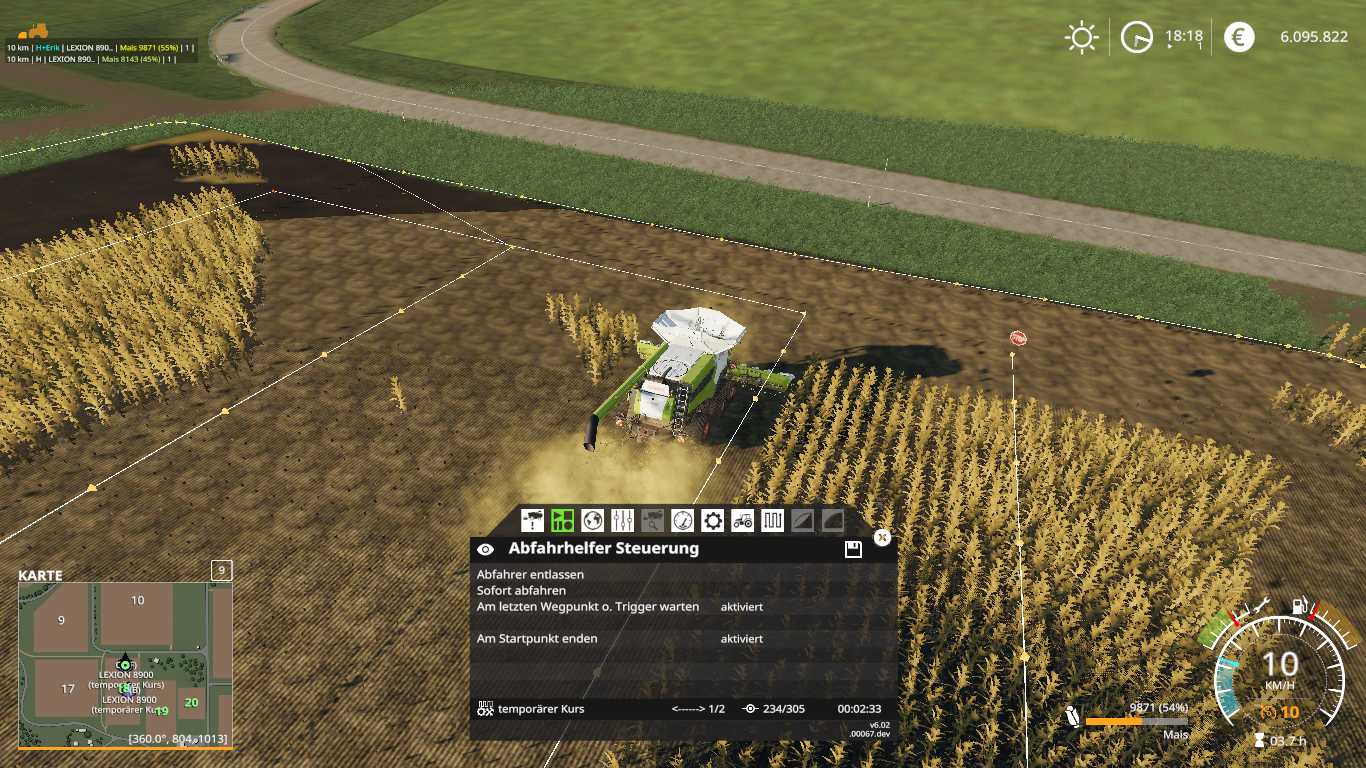Open the green course generation page
The width and height of the screenshot is (1366, 768).
click(x=564, y=520)
